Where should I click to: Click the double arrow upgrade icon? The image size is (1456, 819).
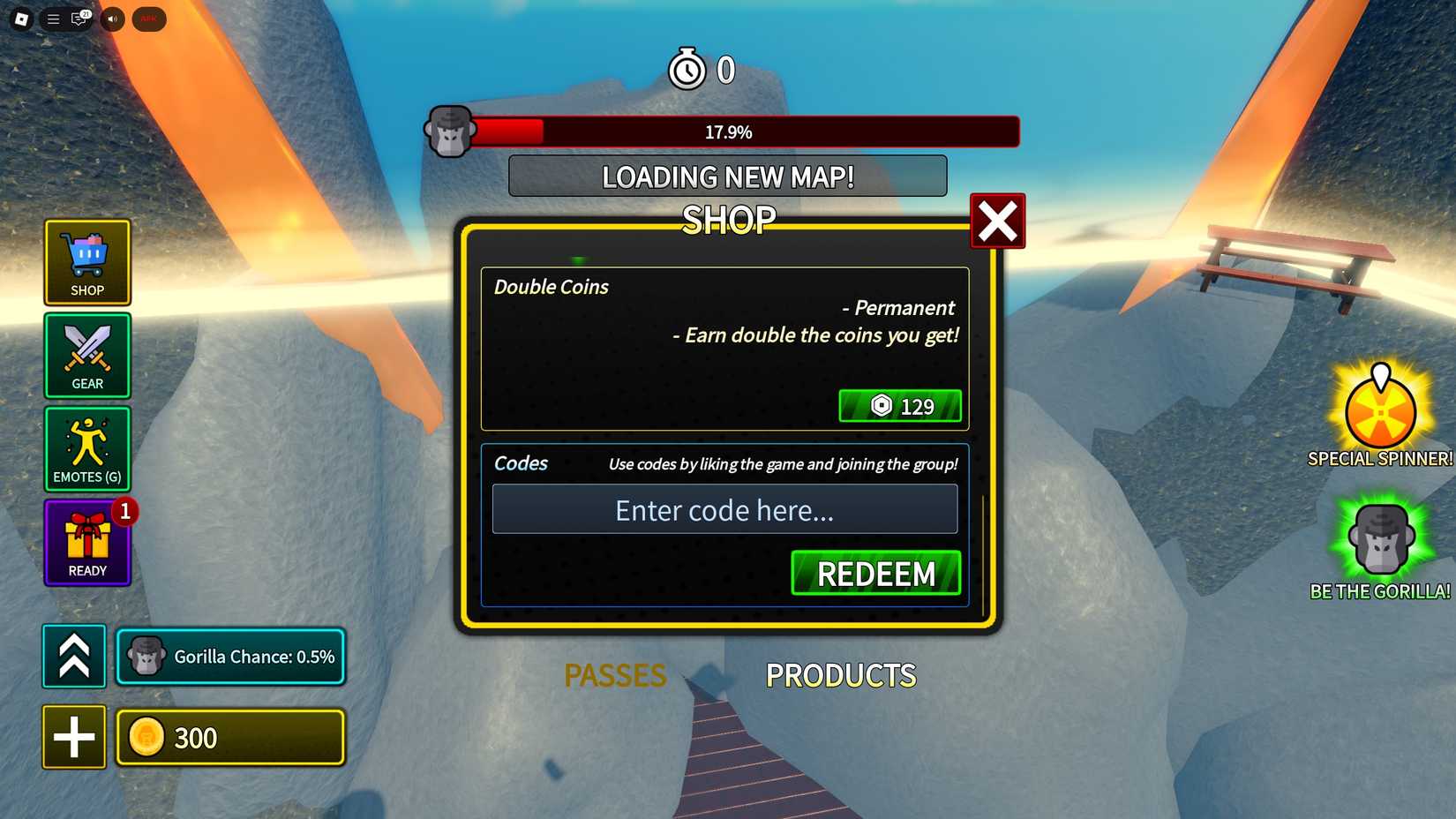click(x=73, y=656)
